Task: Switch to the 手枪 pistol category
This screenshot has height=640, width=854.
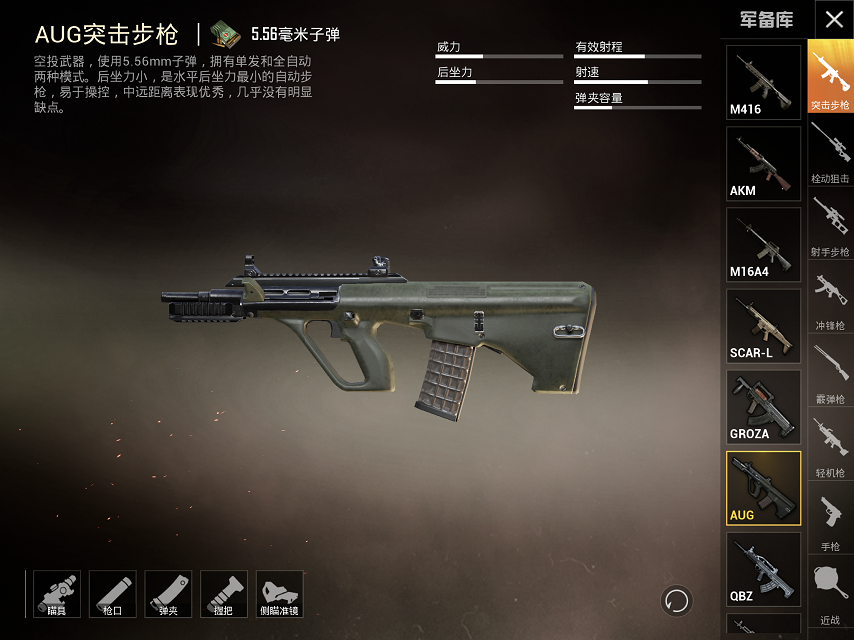Action: [x=830, y=520]
